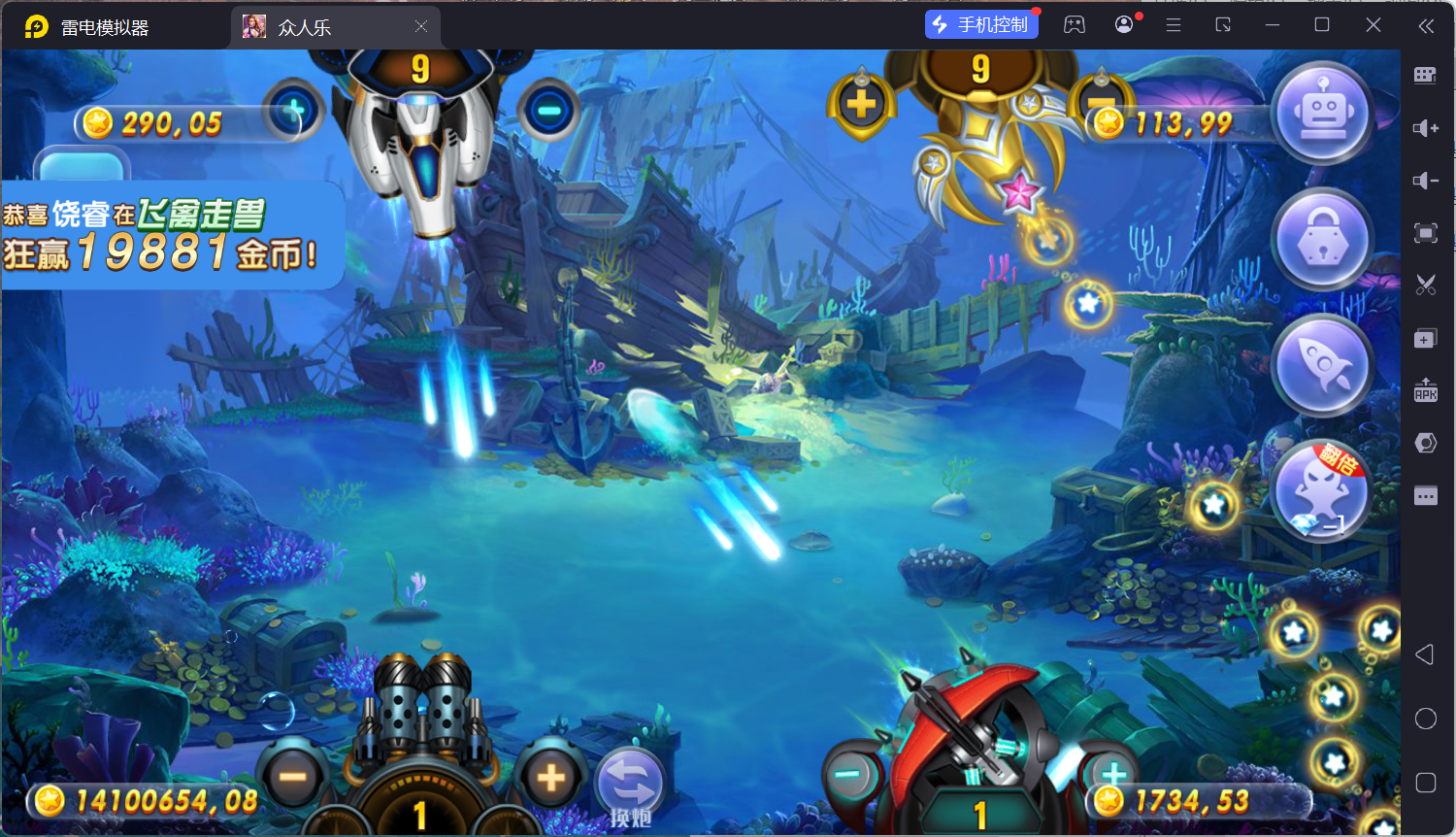1456x837 pixels.
Task: Close the 众人乐 emulator tab
Action: click(421, 26)
